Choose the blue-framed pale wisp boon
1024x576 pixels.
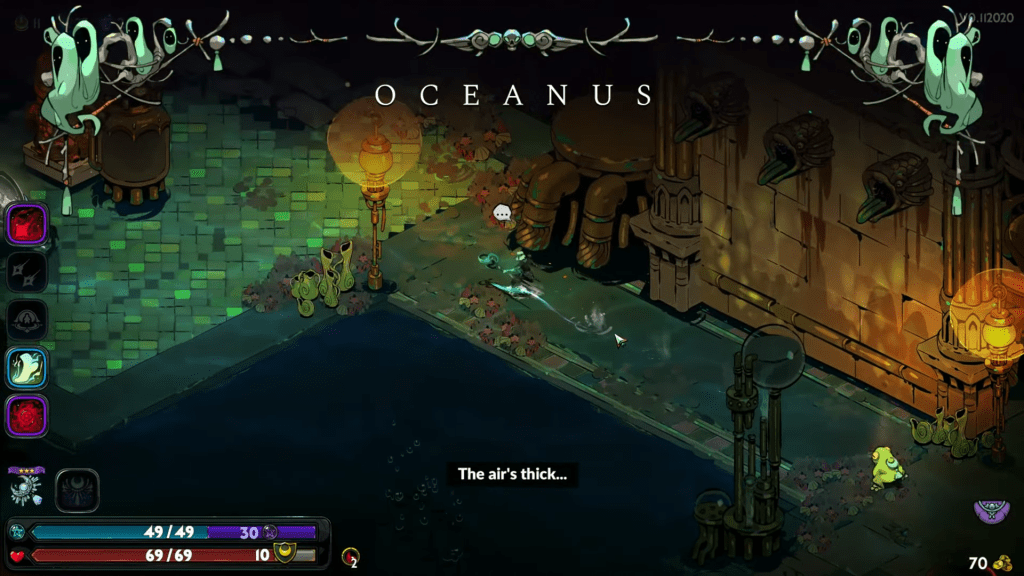click(x=27, y=367)
